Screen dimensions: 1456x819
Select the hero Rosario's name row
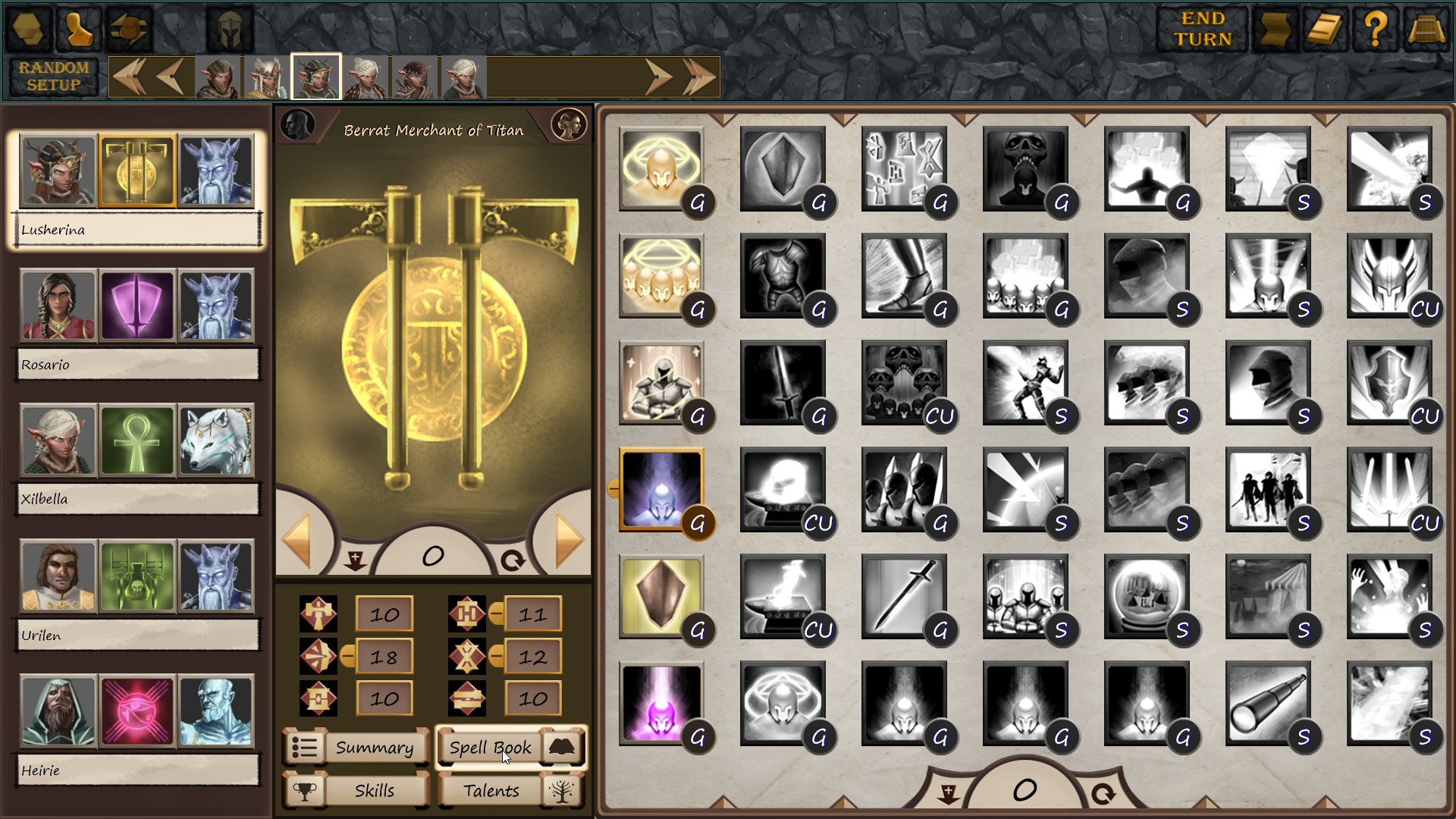click(137, 365)
